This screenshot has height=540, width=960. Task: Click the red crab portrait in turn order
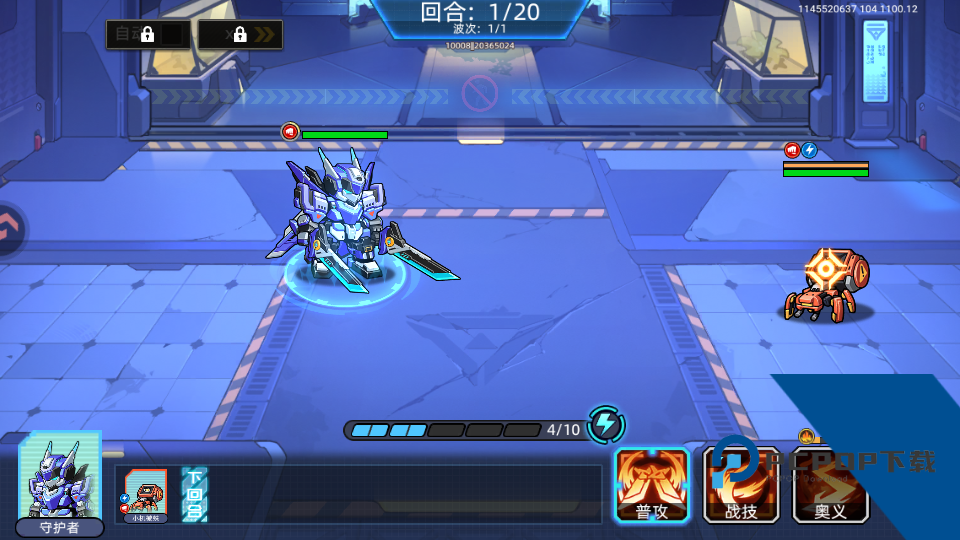pos(143,494)
